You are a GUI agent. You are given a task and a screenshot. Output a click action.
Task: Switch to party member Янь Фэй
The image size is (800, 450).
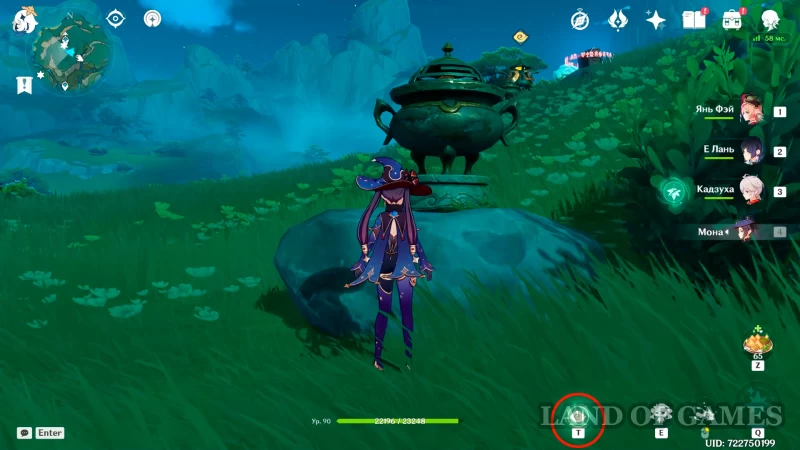(750, 114)
